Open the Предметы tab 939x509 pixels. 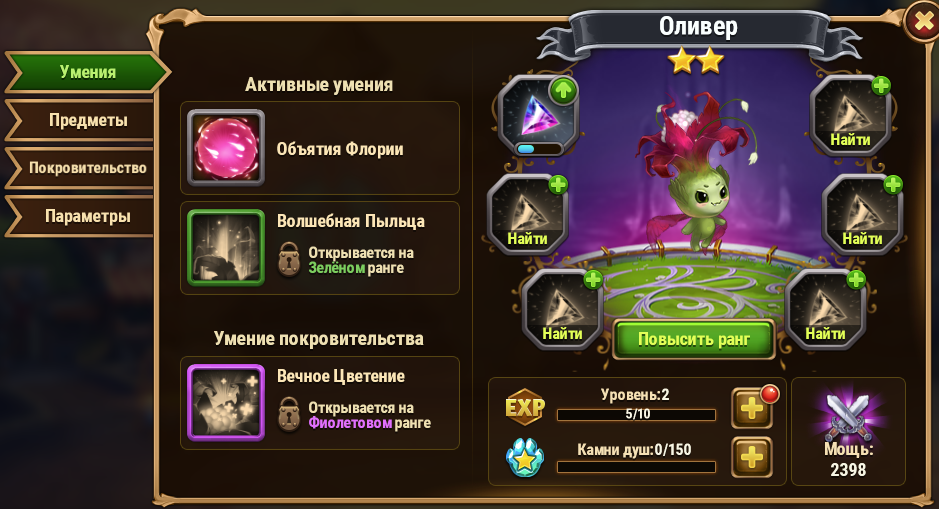pyautogui.click(x=87, y=121)
